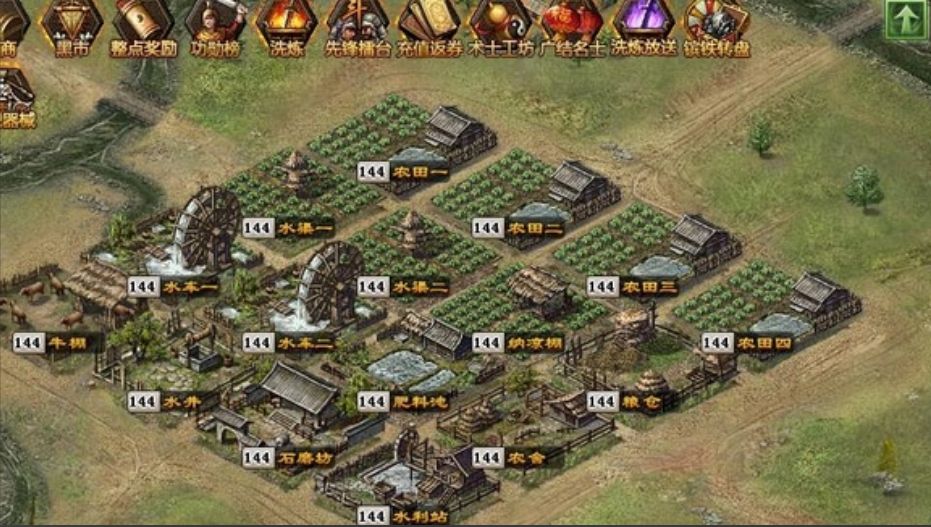Enter the 先锋擂台 vanguard arena
931x527 pixels.
click(358, 23)
